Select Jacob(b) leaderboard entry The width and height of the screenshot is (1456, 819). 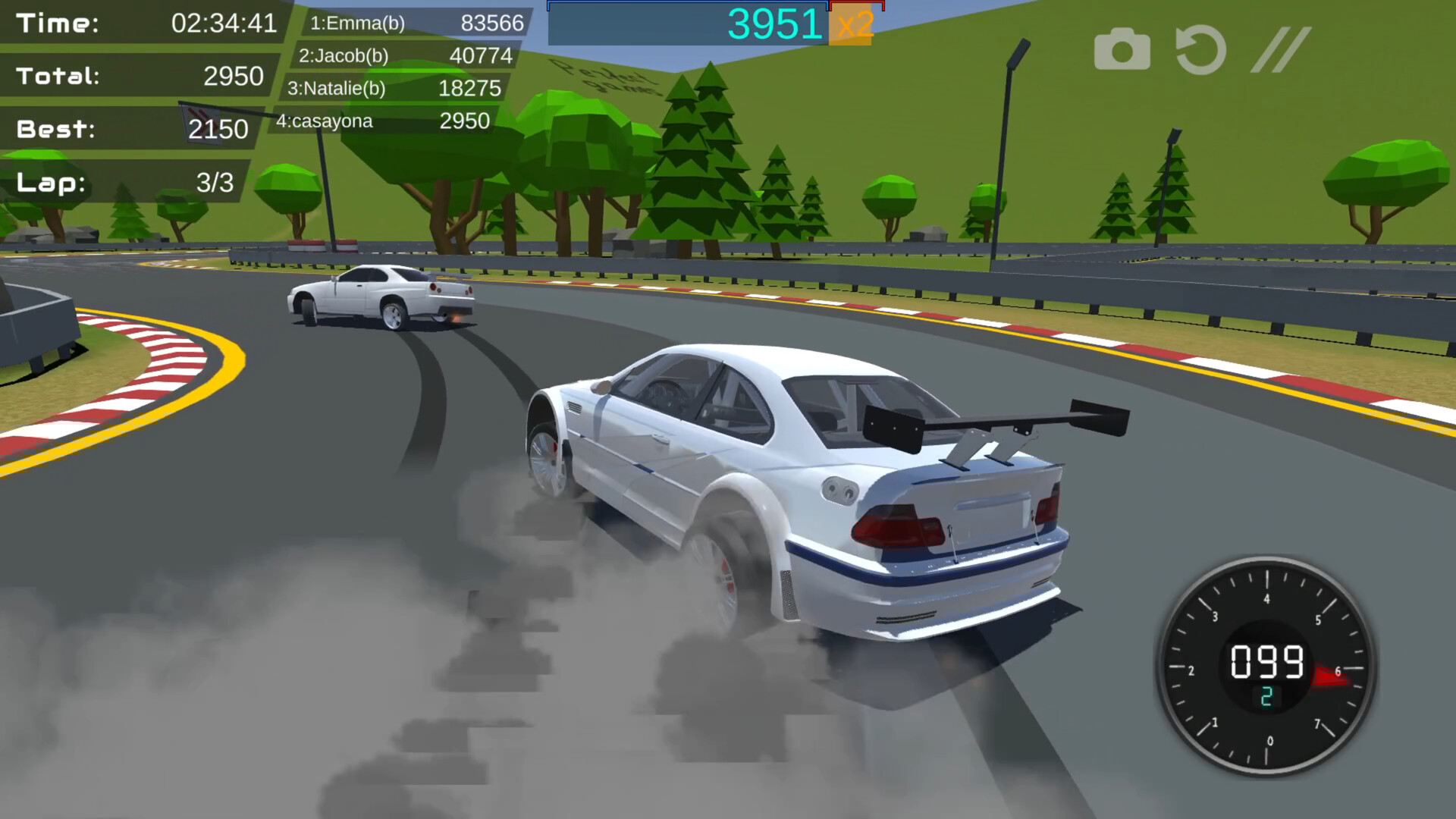pos(404,55)
